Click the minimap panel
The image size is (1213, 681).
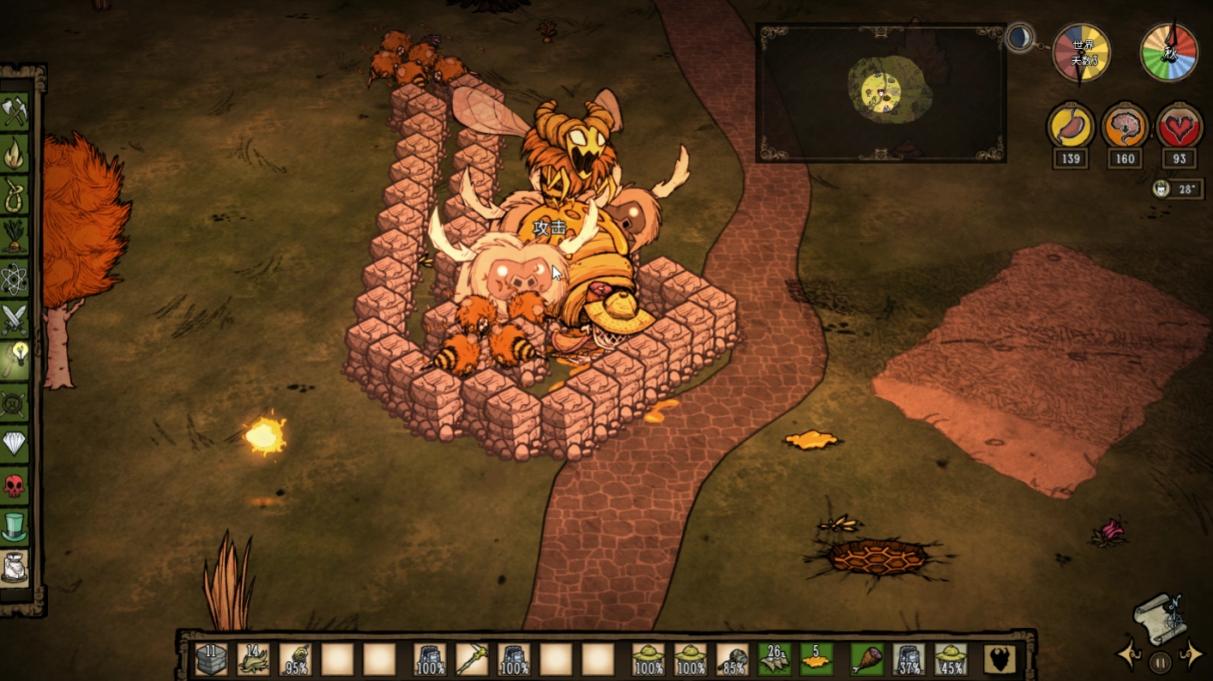click(x=880, y=93)
